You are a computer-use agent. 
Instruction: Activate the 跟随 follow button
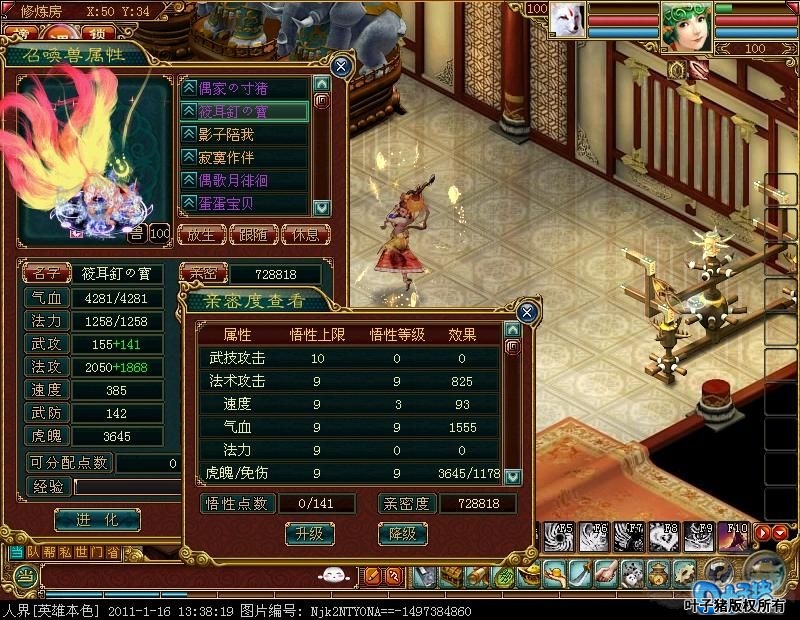click(x=253, y=235)
